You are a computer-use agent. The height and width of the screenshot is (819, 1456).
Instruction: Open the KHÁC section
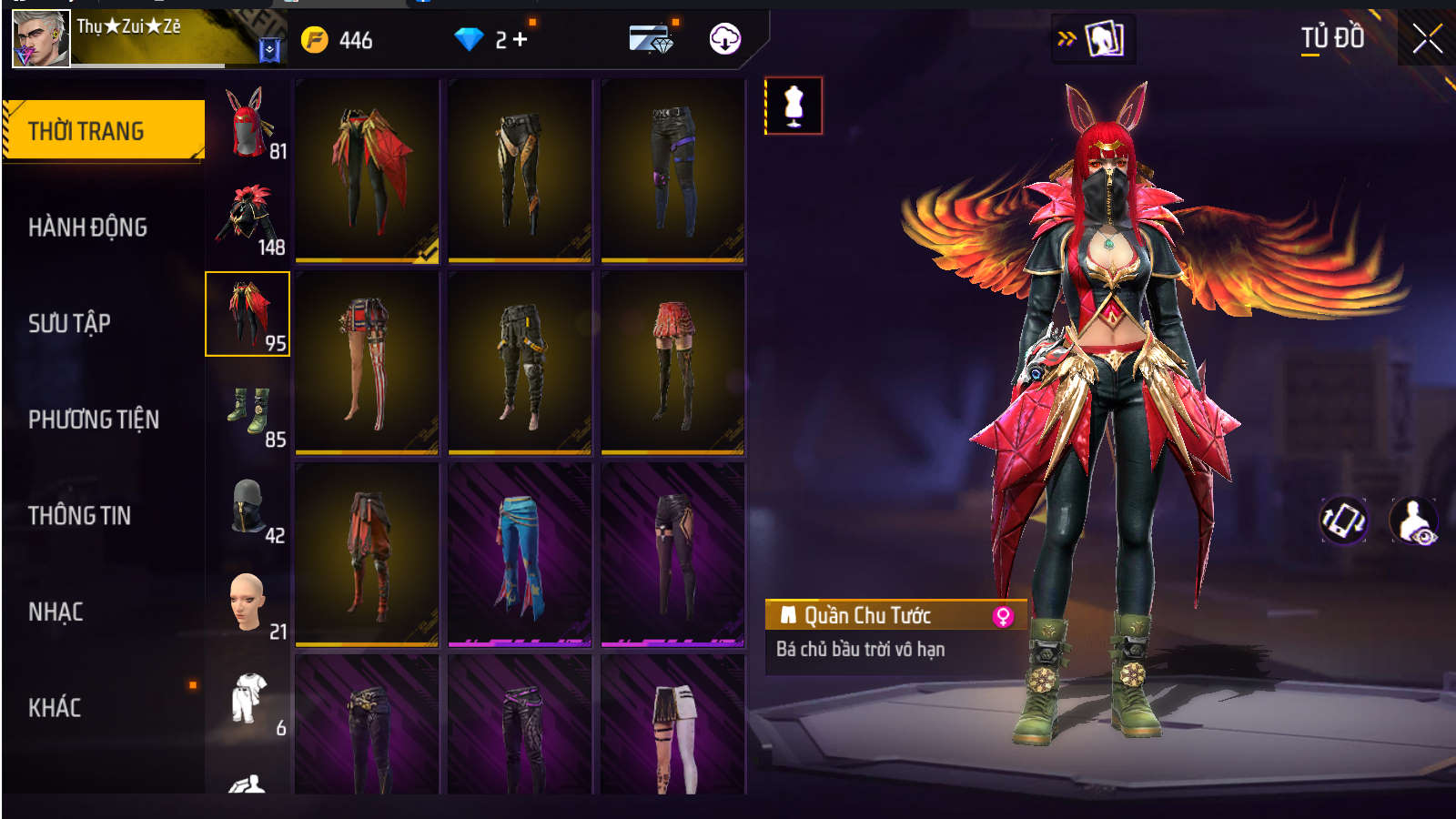pos(55,708)
